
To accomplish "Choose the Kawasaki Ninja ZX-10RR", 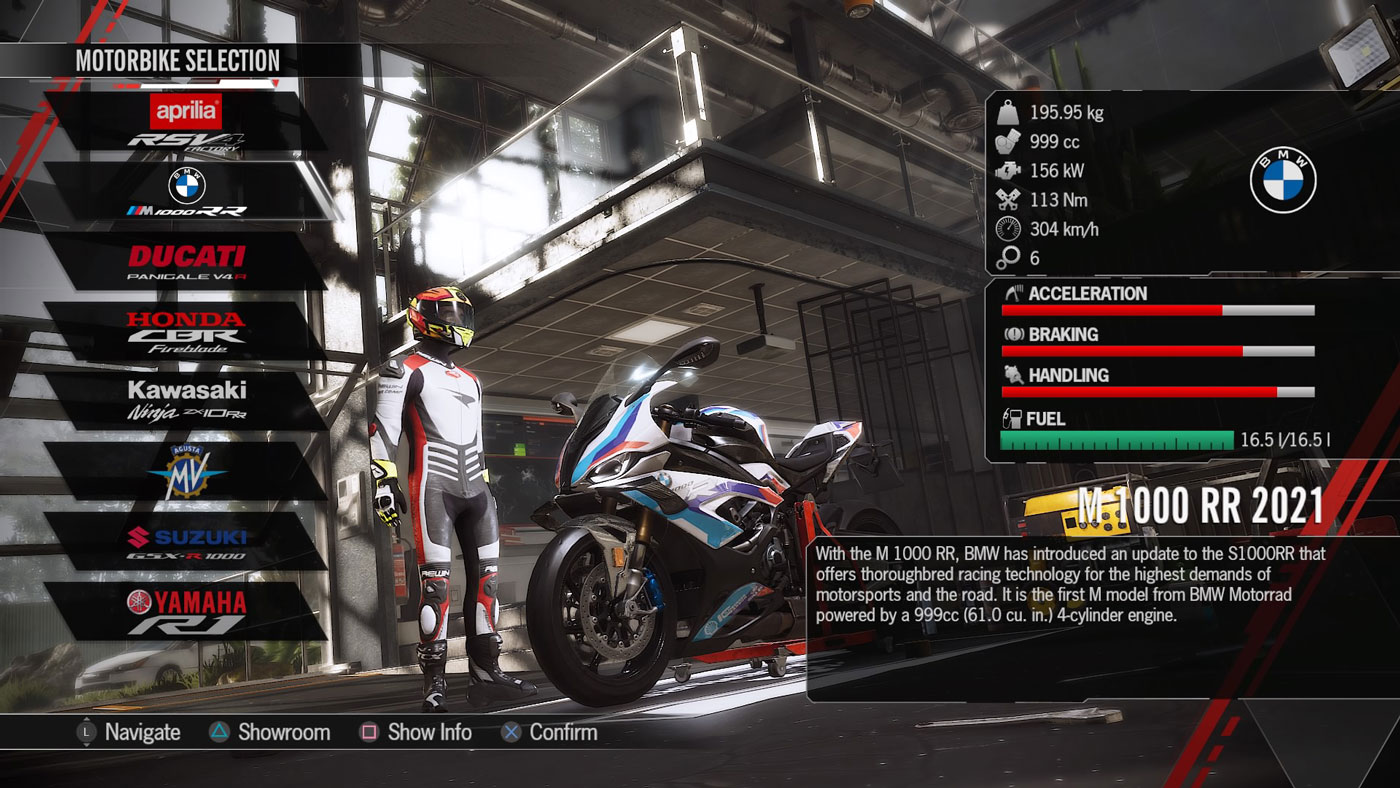I will point(186,401).
